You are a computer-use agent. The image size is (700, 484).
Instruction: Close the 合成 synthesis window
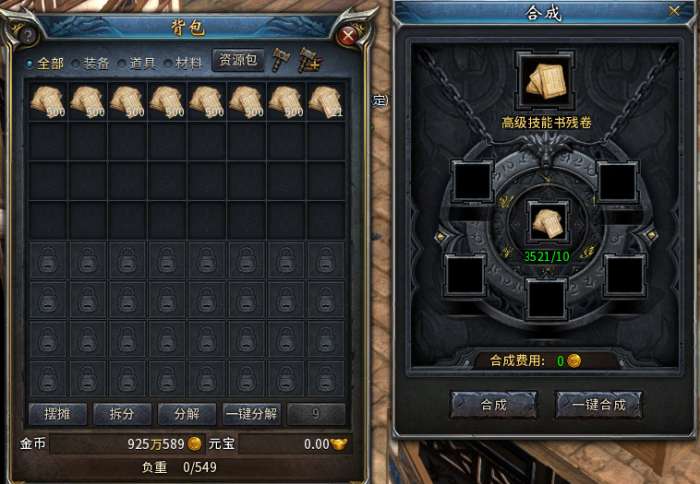click(x=673, y=10)
